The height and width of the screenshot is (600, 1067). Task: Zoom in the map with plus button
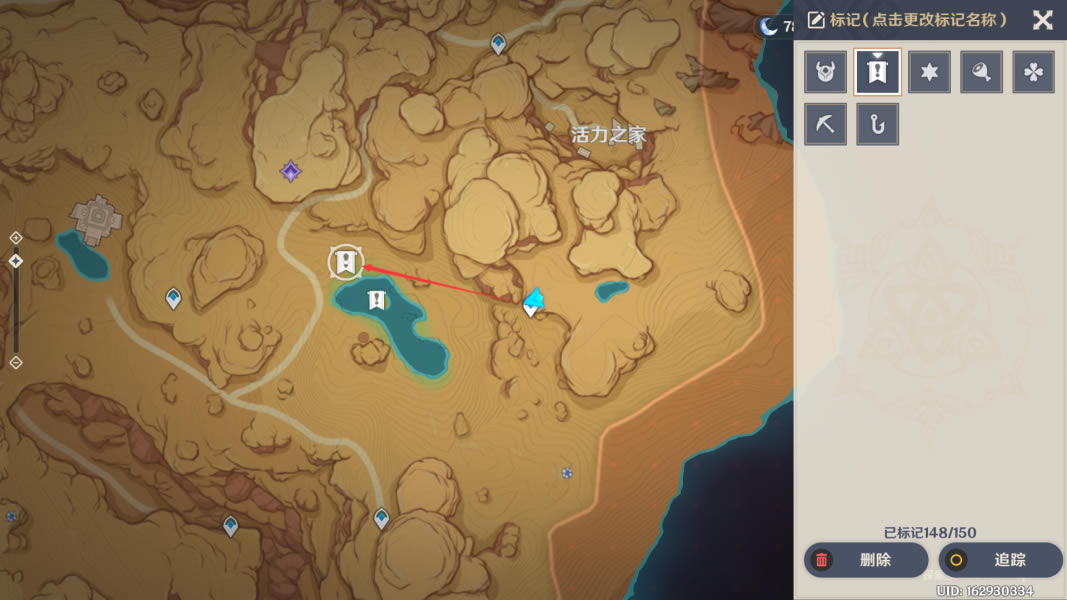tap(16, 238)
